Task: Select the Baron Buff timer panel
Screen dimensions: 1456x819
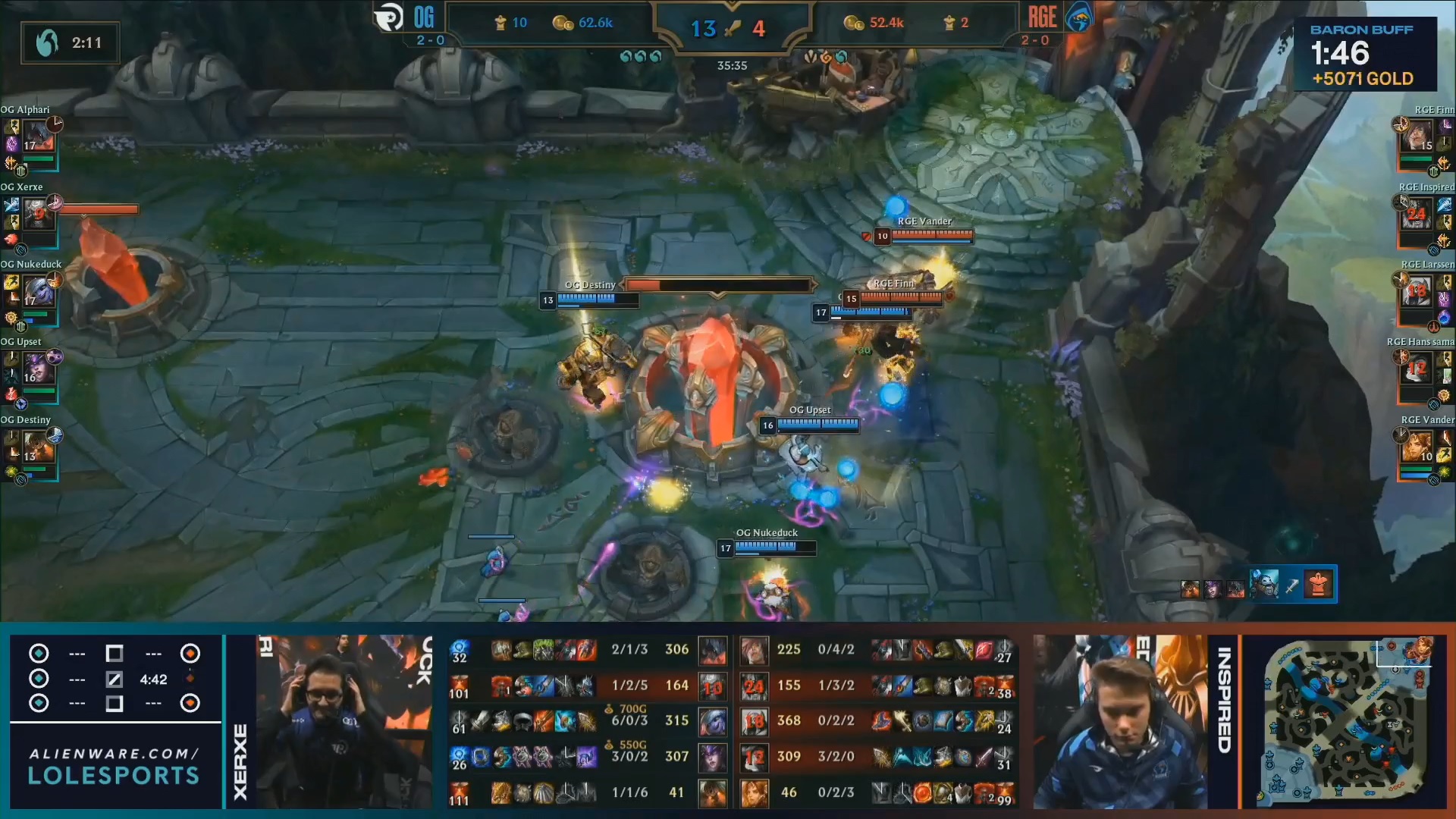Action: coord(1363,55)
